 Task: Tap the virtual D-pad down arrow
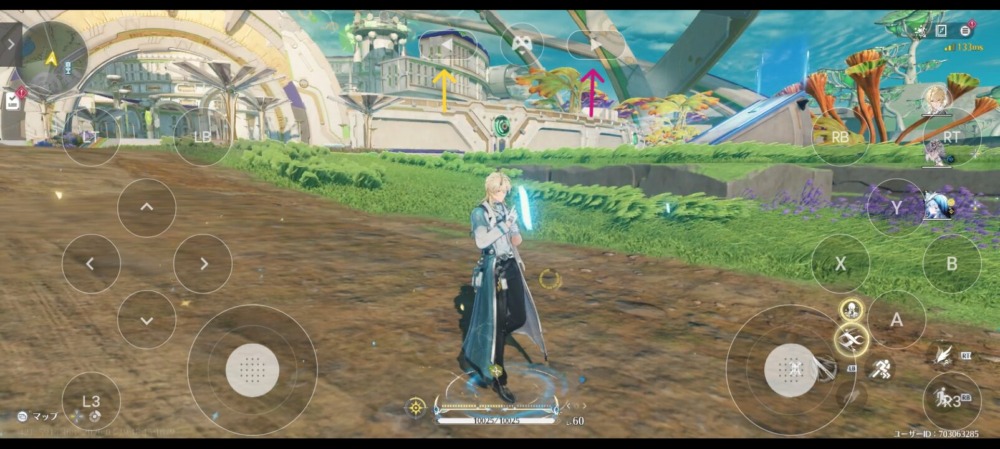pos(146,320)
